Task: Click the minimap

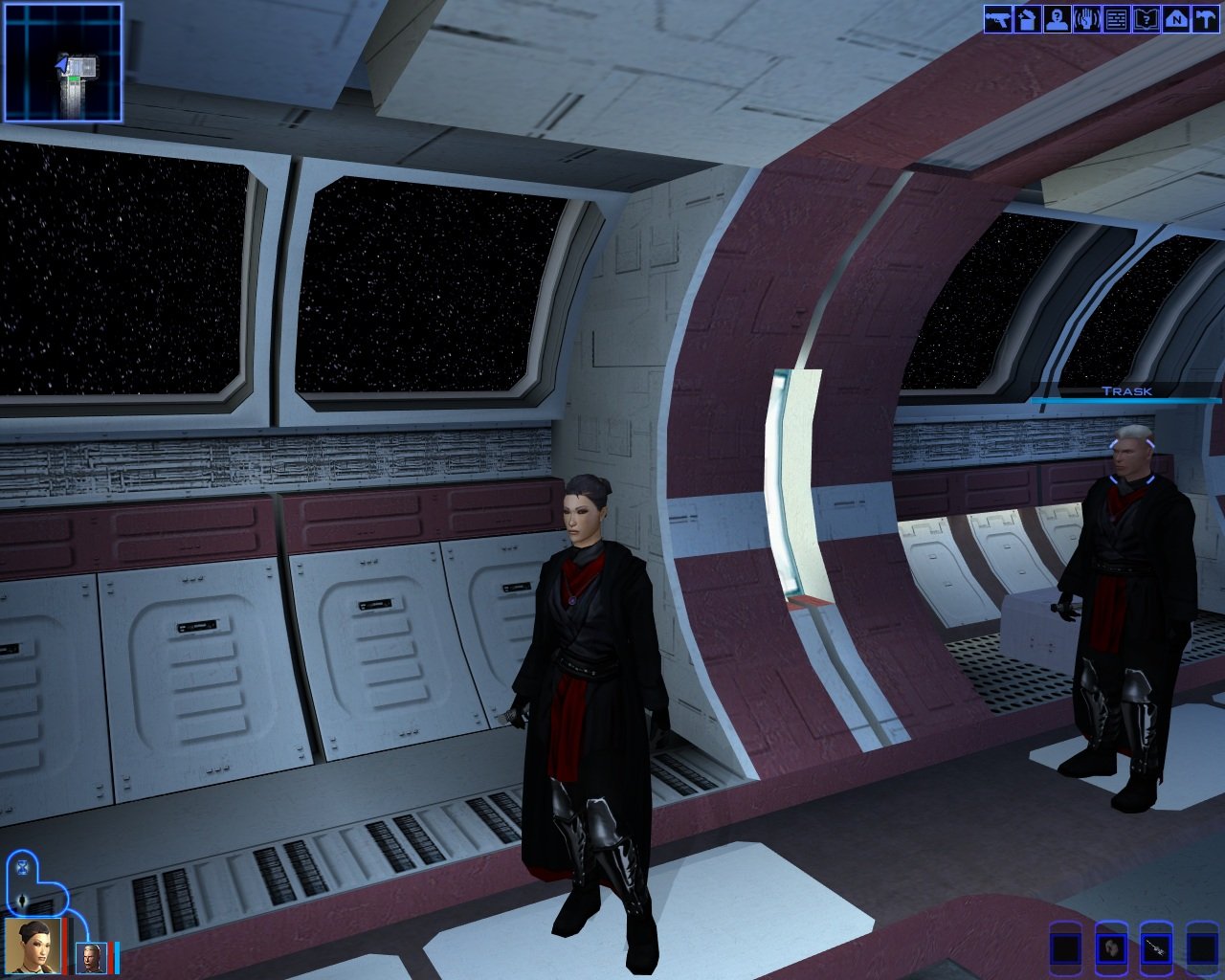Action: 63,63
